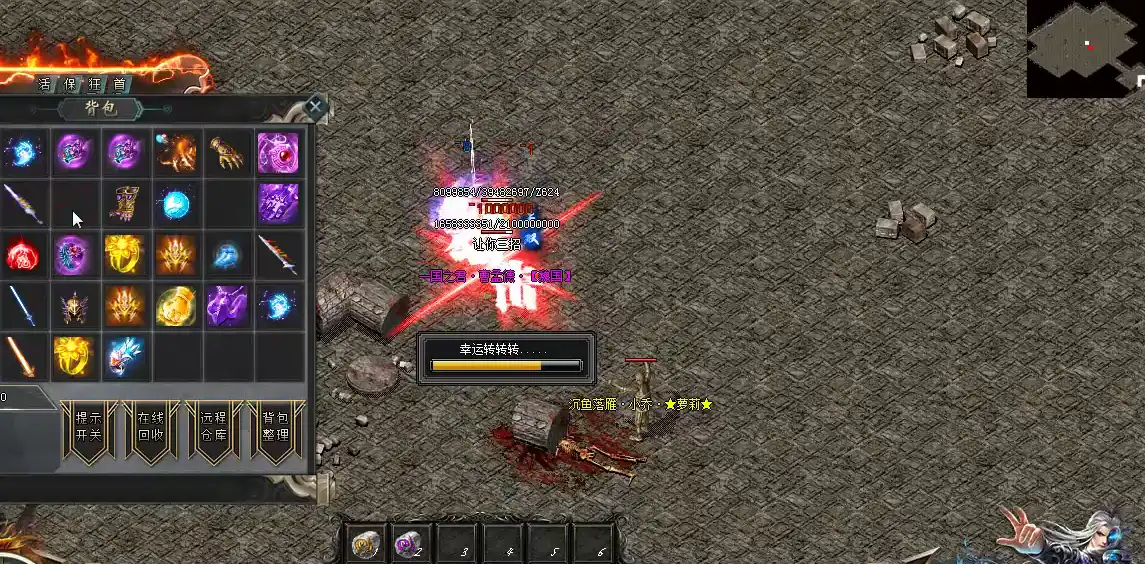This screenshot has width=1145, height=564.
Task: Sort the bag with 背包整理
Action: [275, 427]
